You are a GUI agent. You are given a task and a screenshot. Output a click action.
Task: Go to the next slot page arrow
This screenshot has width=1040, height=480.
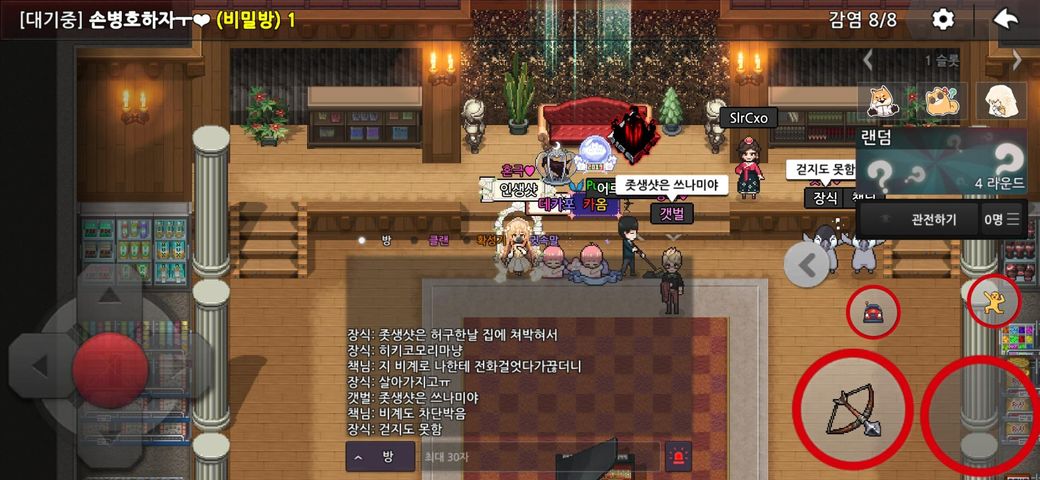(1017, 60)
